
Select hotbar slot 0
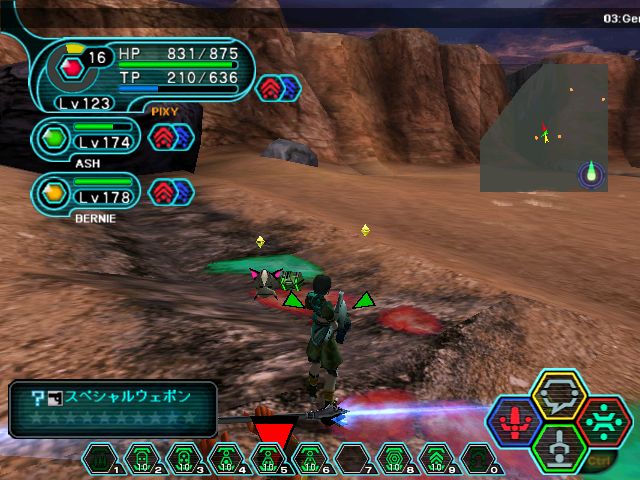pos(479,459)
